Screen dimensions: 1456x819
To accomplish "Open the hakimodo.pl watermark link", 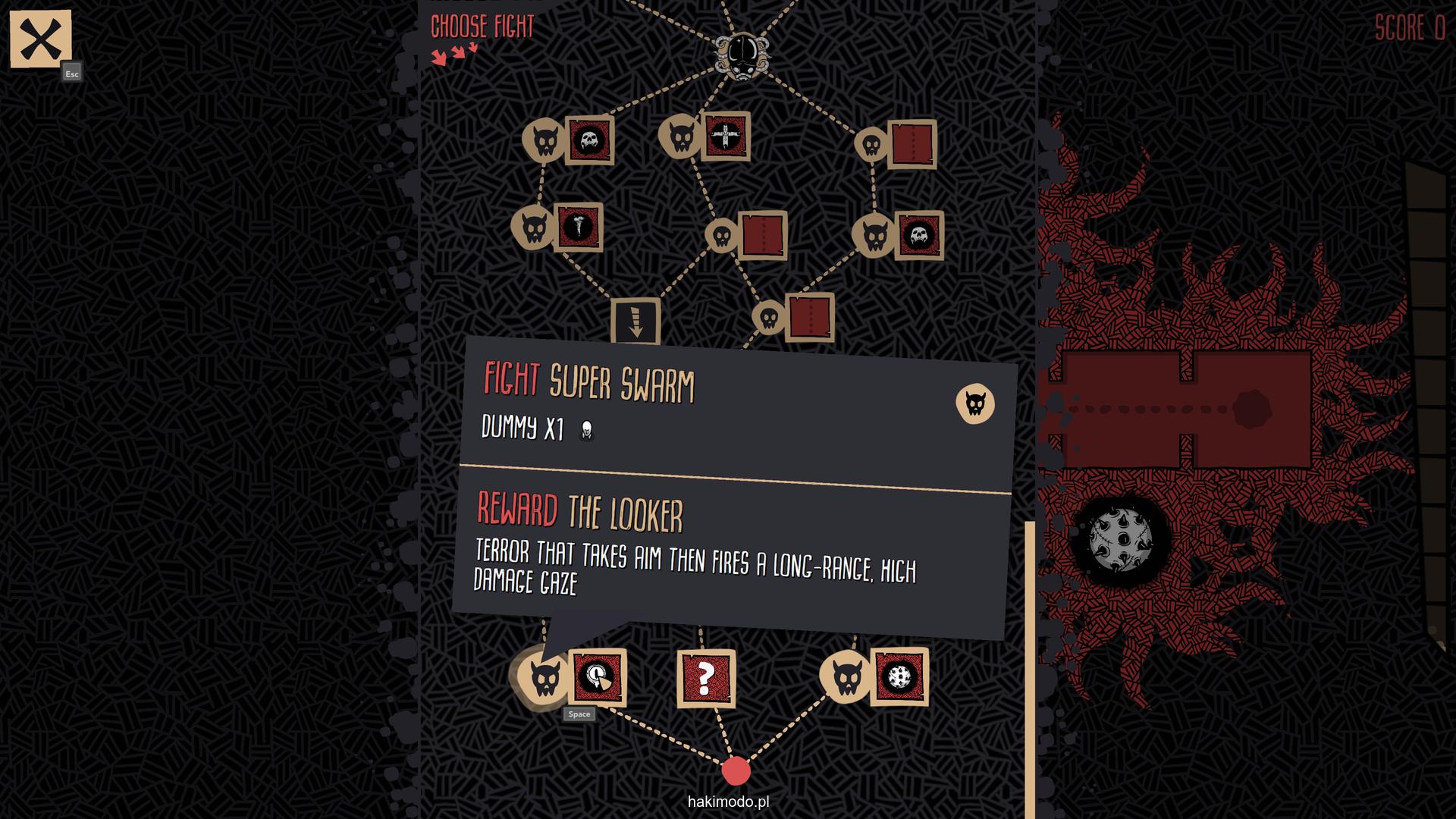I will point(728,802).
